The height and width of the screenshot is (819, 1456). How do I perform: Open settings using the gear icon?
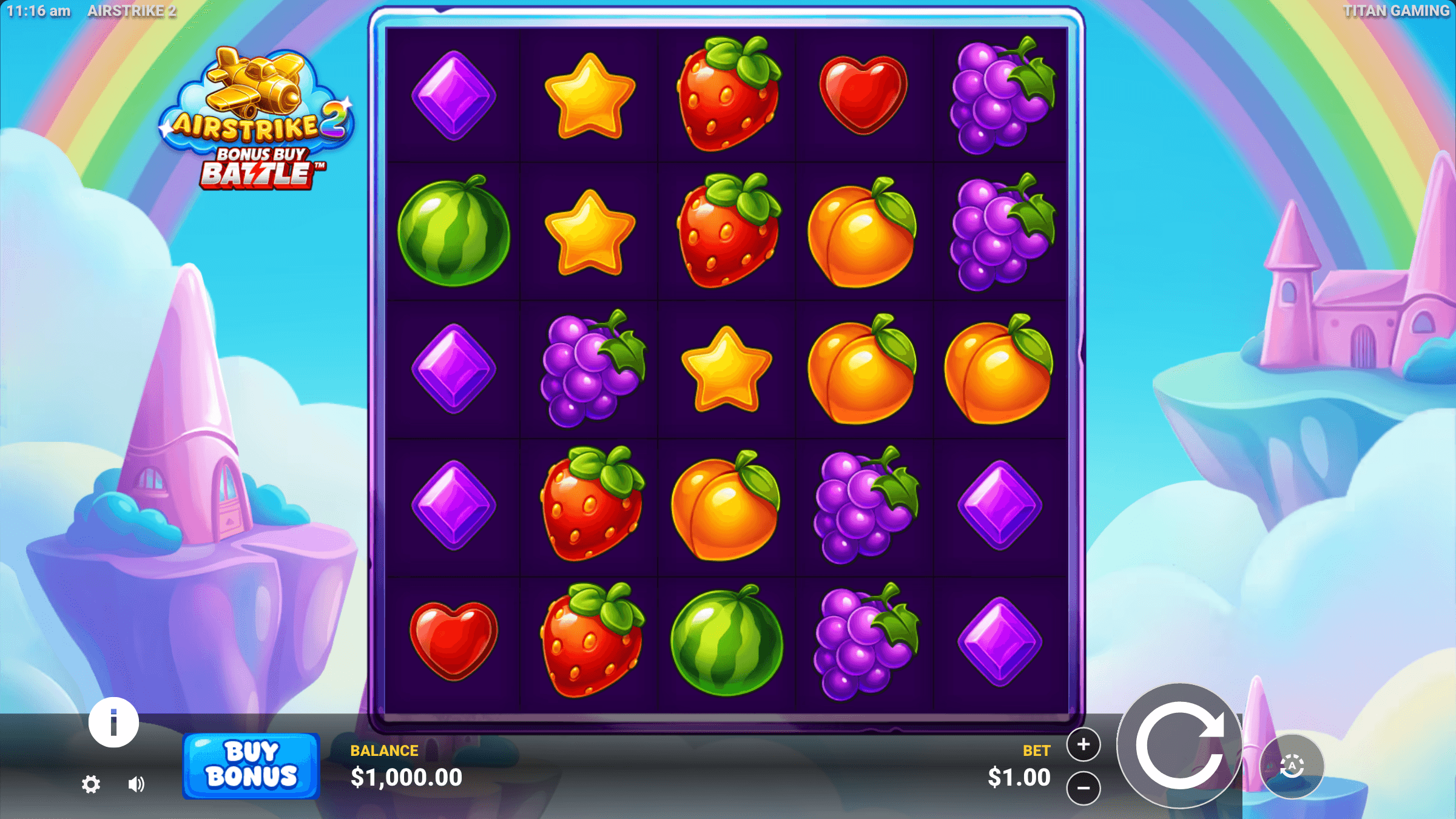(x=92, y=784)
